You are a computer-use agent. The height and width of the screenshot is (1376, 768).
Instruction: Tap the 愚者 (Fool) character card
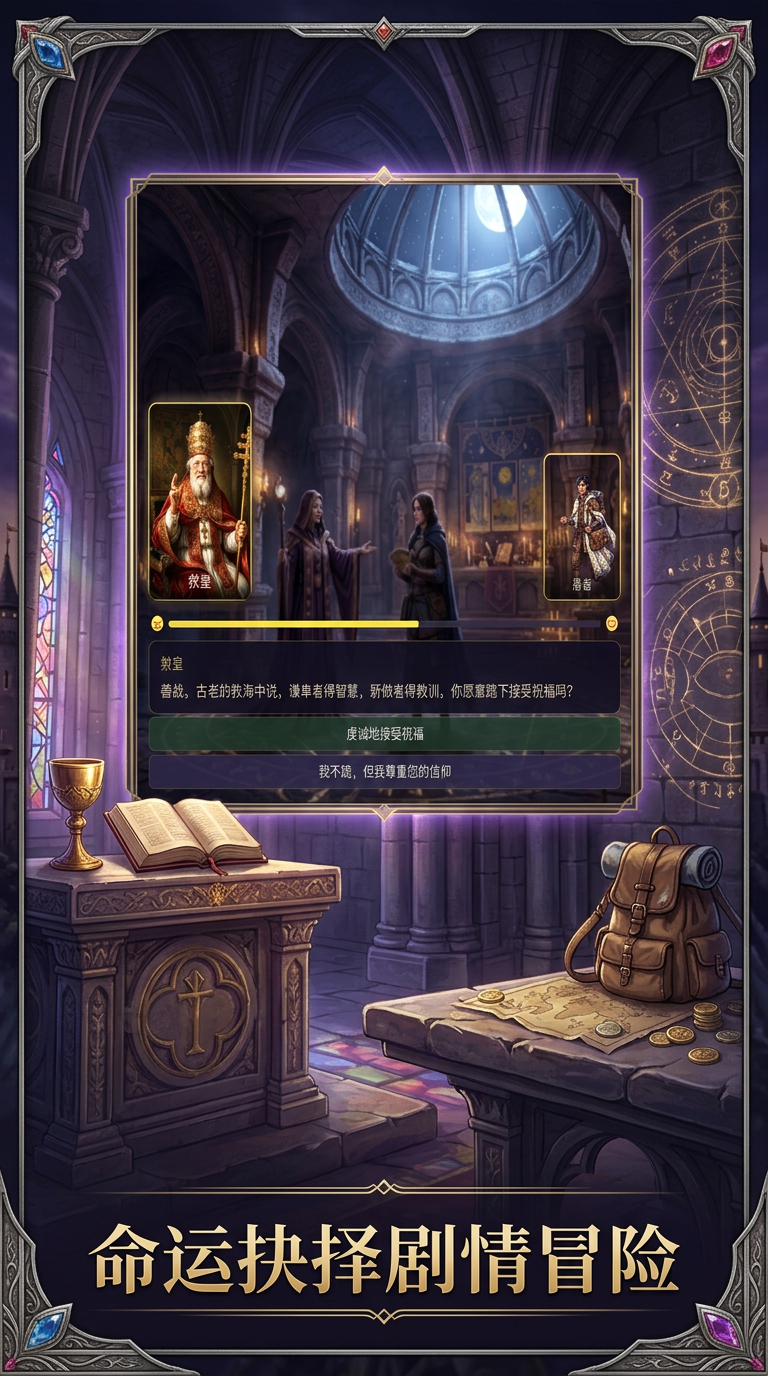point(581,527)
